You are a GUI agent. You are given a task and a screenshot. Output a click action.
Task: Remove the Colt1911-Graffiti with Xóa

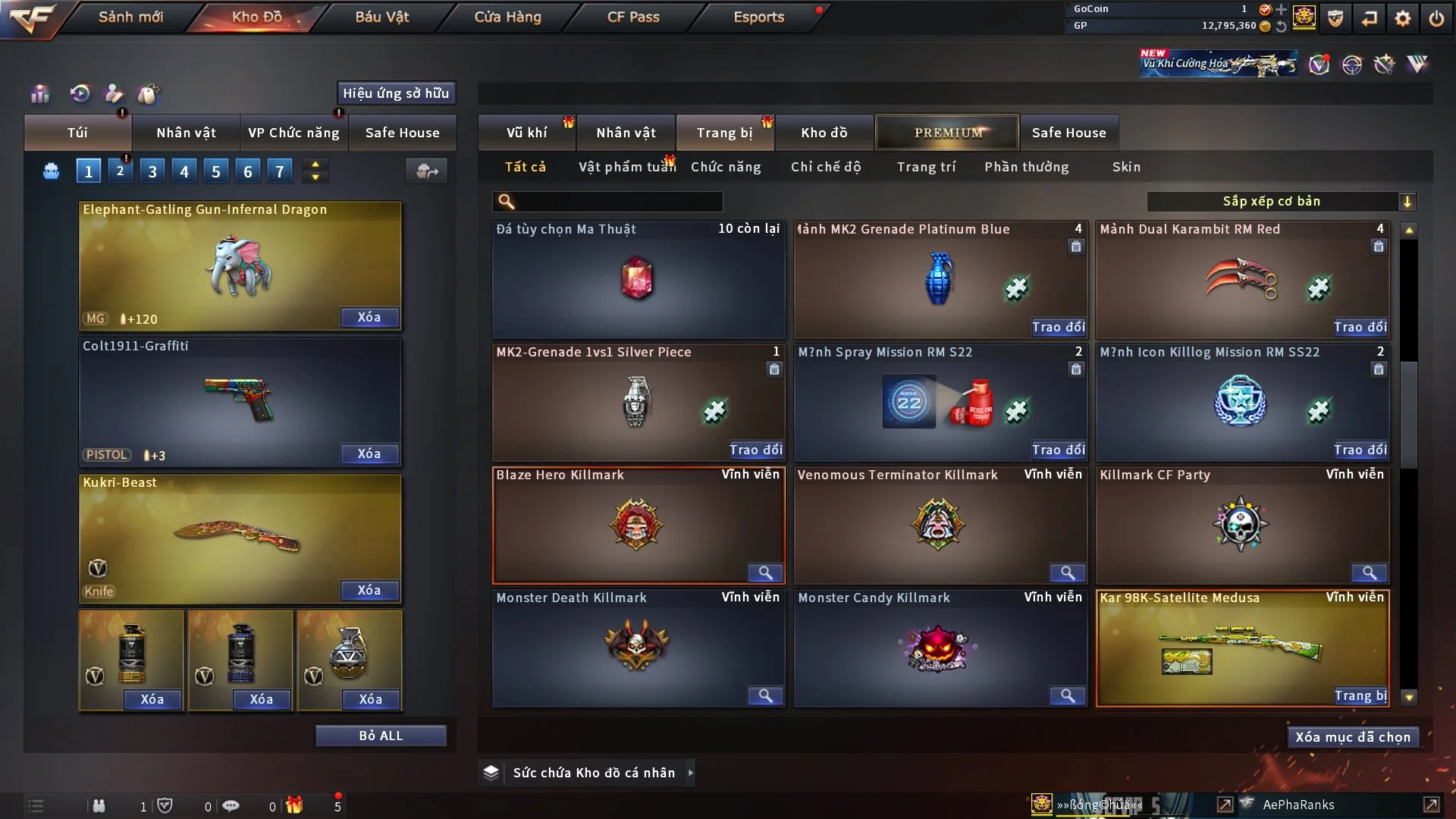(x=369, y=453)
